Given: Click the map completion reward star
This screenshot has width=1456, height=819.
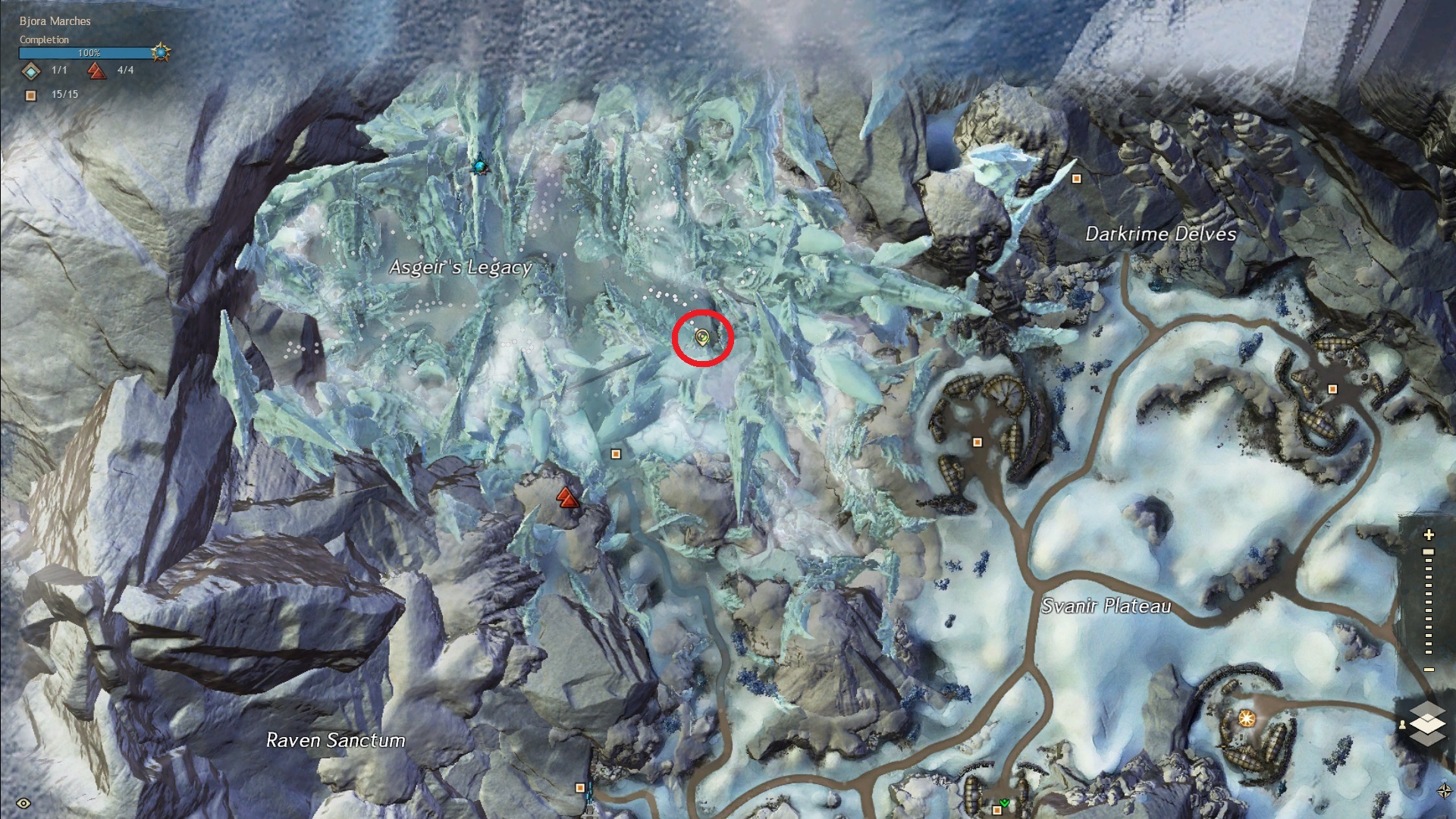Looking at the screenshot, I should click(x=160, y=52).
